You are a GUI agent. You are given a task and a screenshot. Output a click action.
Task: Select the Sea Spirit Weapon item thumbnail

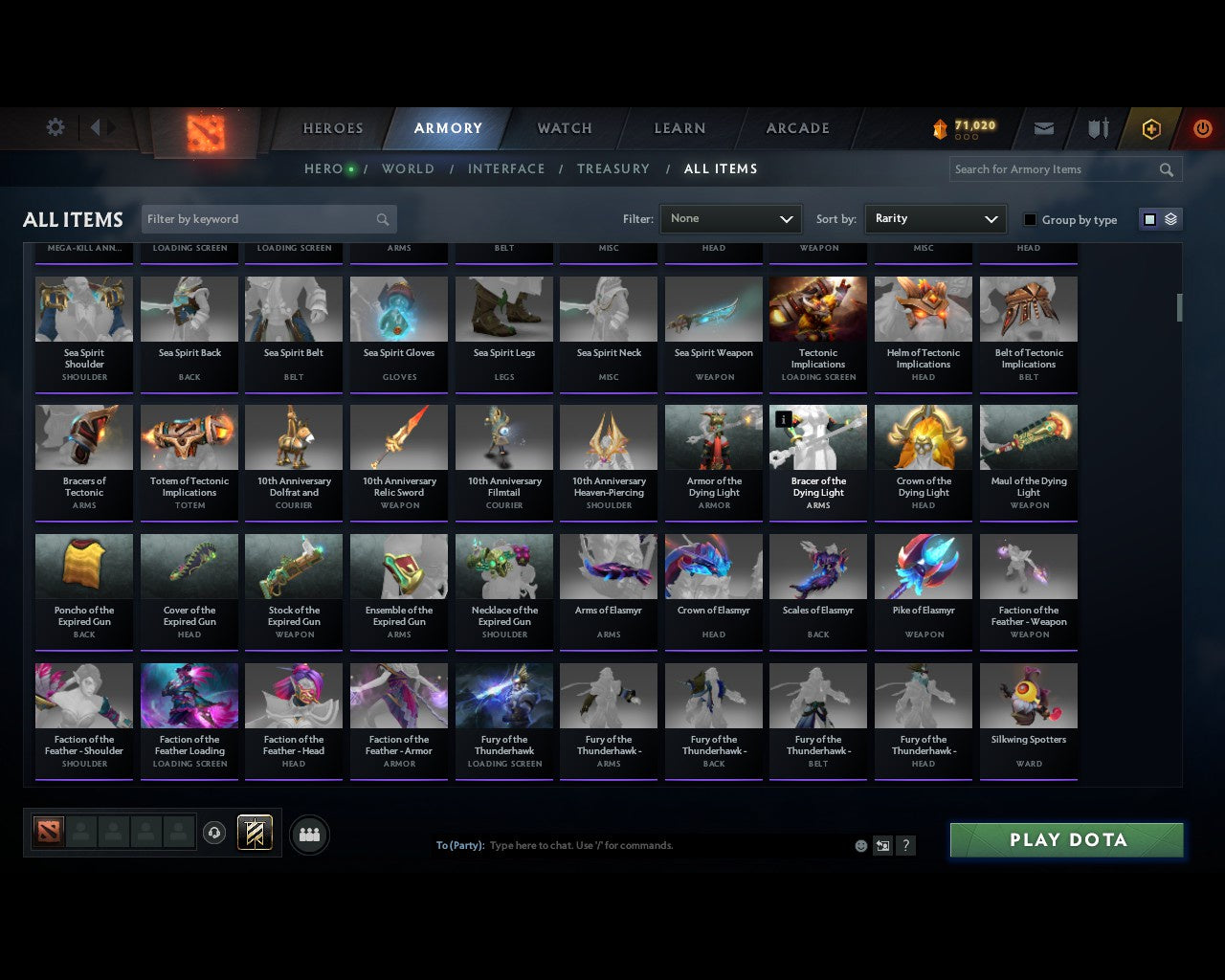(713, 308)
